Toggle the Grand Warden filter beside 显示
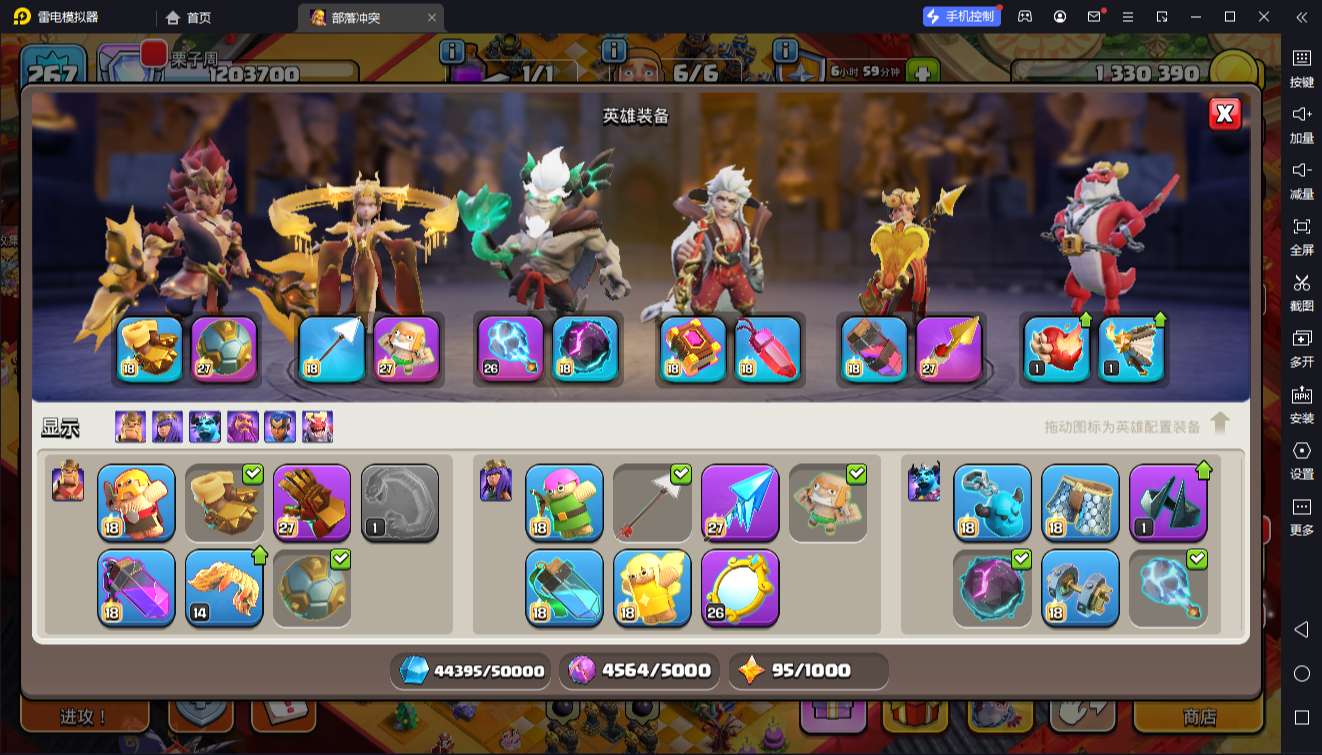Screen dimensions: 1322x755 click(242, 427)
